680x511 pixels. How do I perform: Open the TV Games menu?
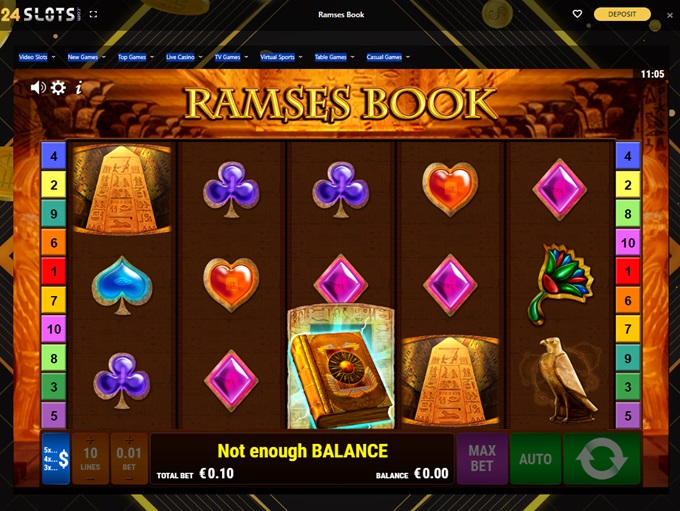(x=231, y=57)
